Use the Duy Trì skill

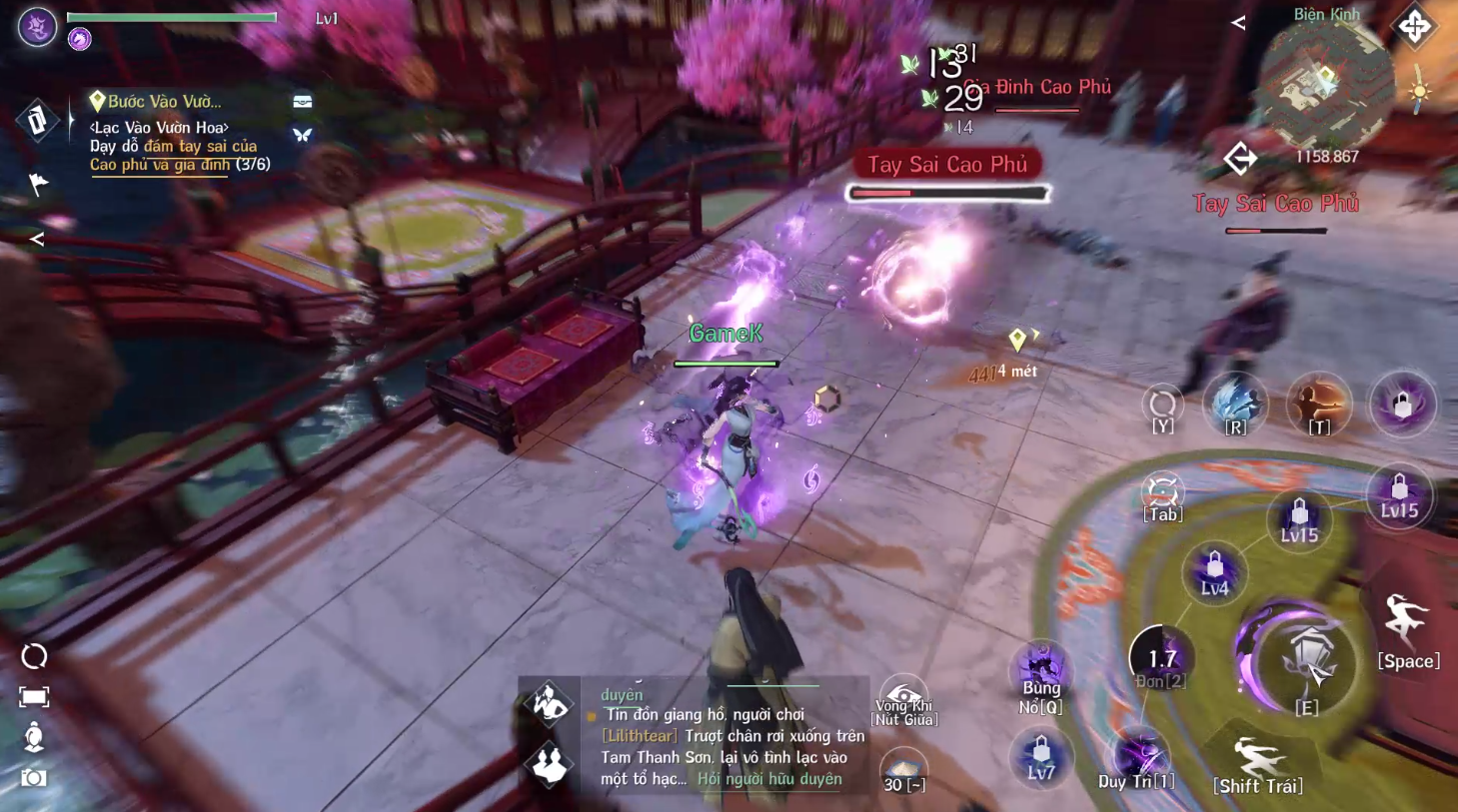click(1137, 763)
